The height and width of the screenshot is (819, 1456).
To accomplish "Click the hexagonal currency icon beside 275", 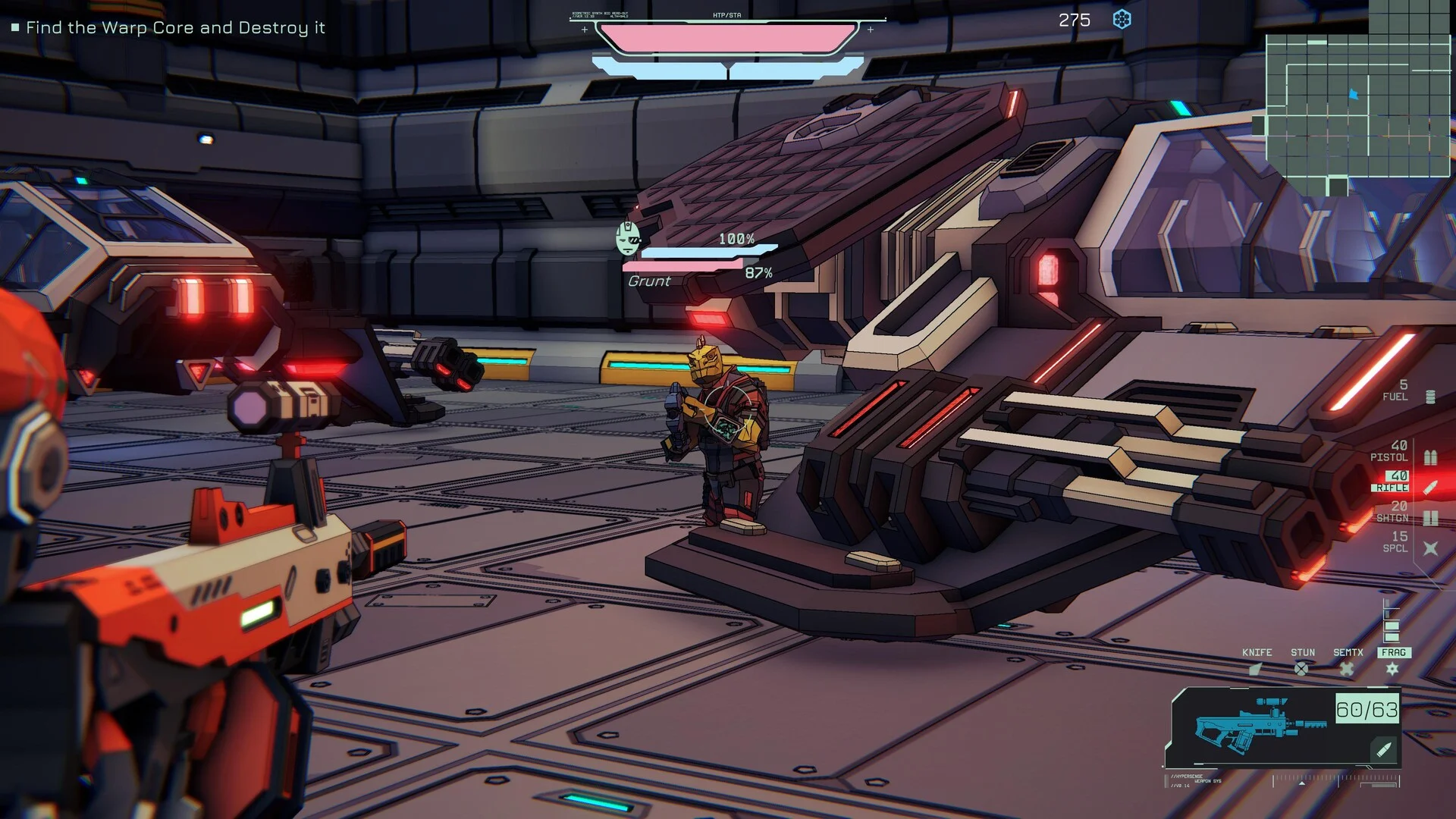I will (1122, 20).
